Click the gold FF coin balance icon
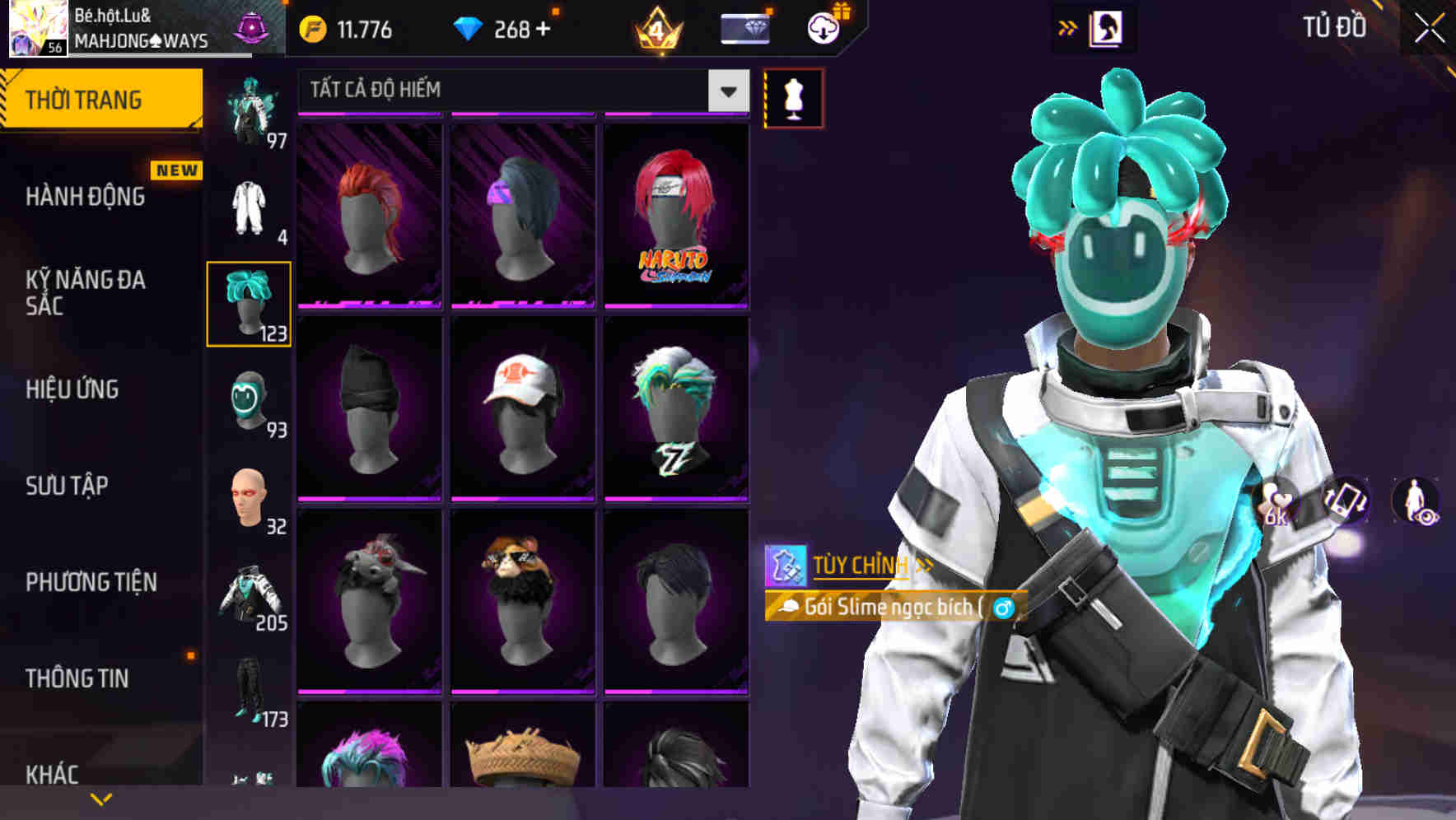This screenshot has height=820, width=1456. (x=313, y=28)
